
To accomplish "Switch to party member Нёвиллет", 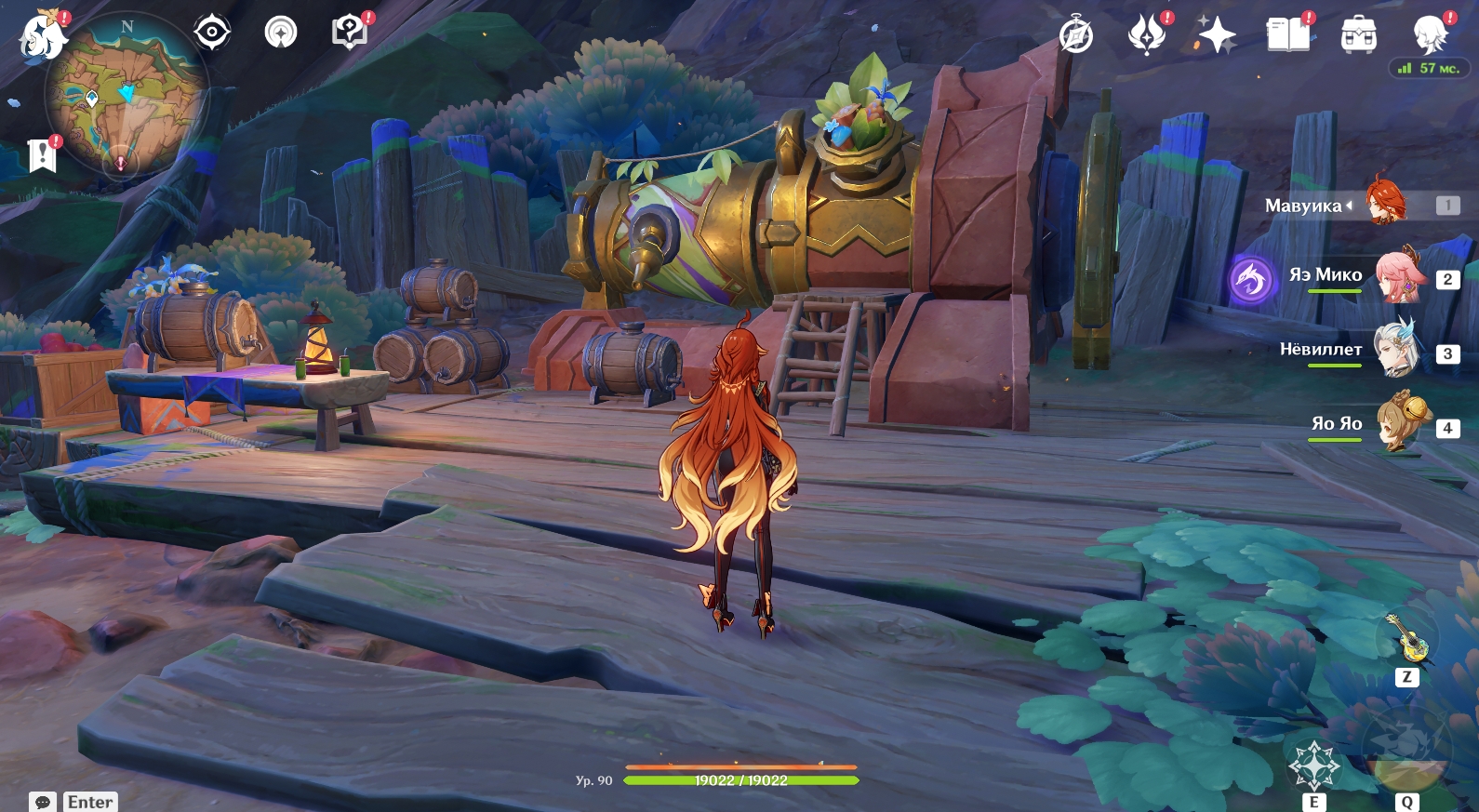I will [x=1400, y=352].
